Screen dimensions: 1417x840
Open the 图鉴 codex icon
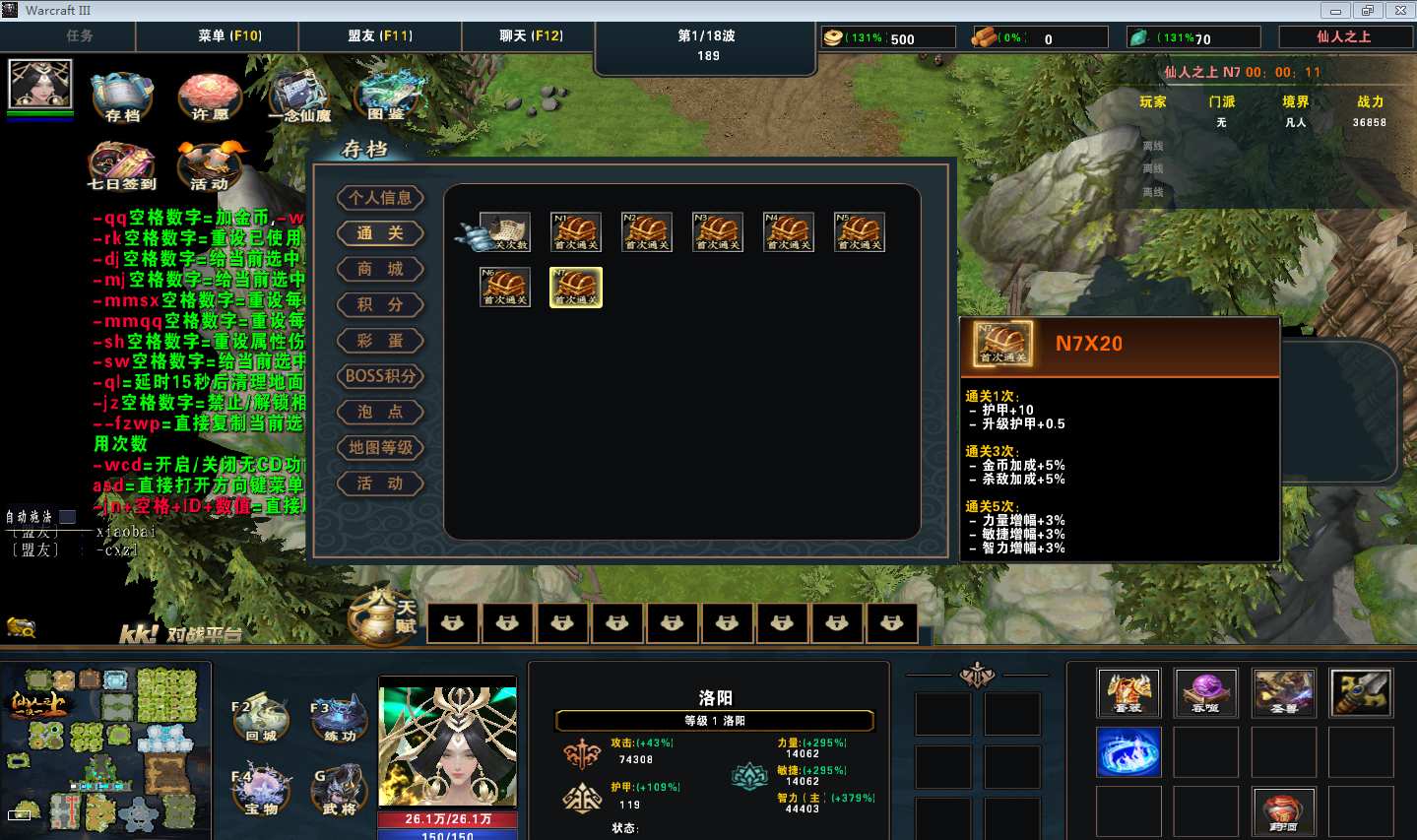pos(387,96)
